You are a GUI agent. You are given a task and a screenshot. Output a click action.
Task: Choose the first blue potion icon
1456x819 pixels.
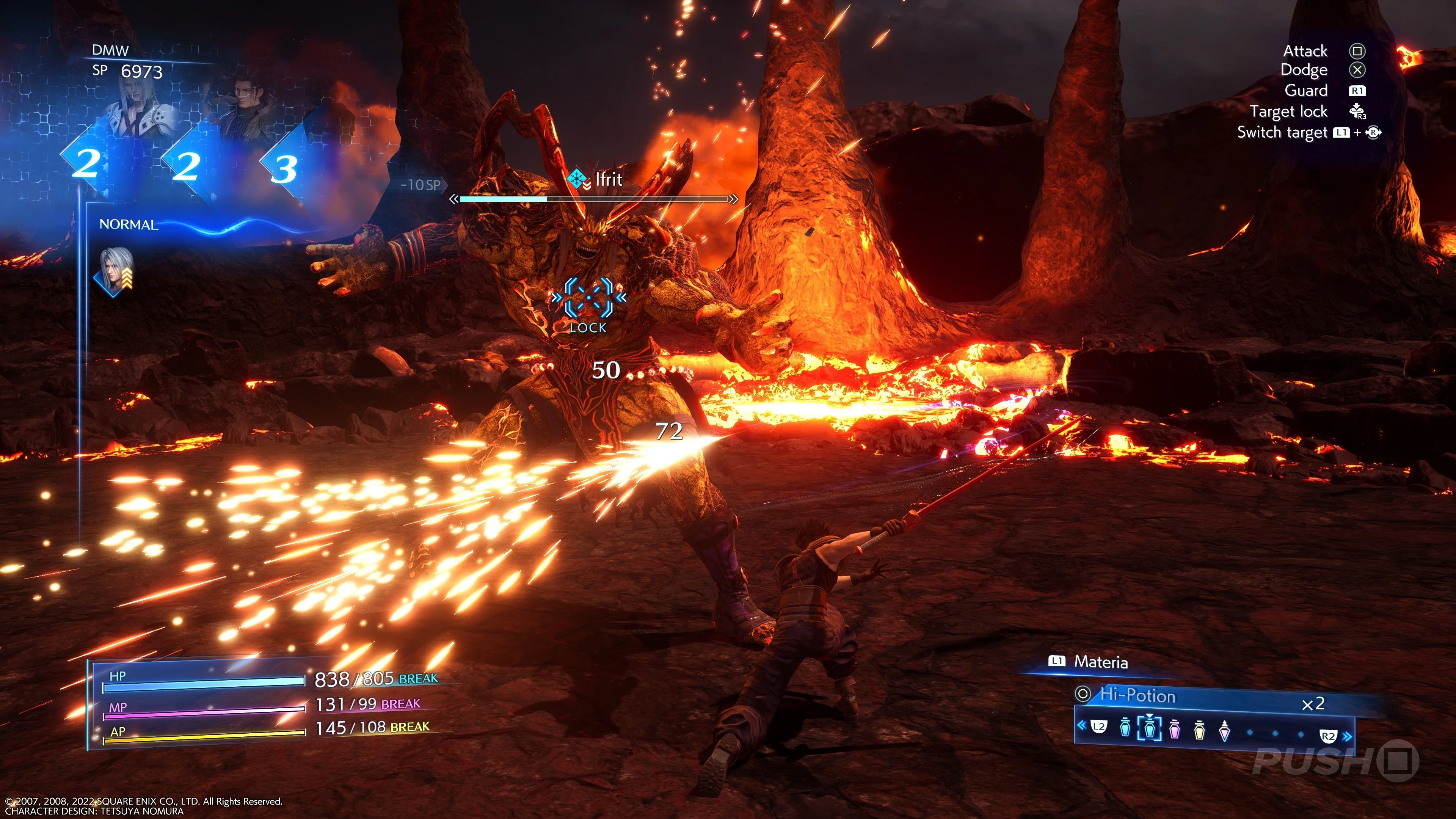[1125, 729]
